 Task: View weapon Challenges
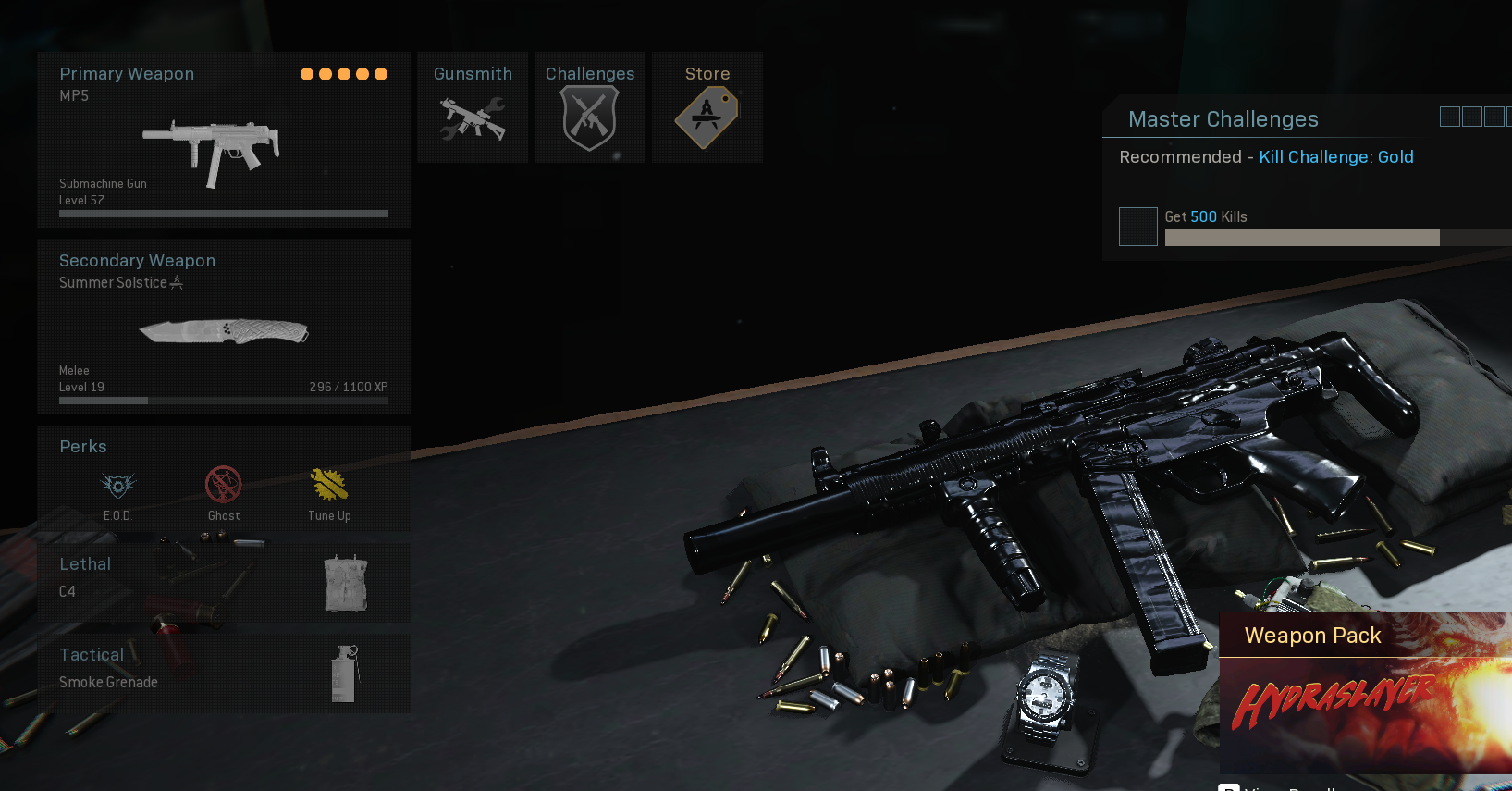coord(589,107)
